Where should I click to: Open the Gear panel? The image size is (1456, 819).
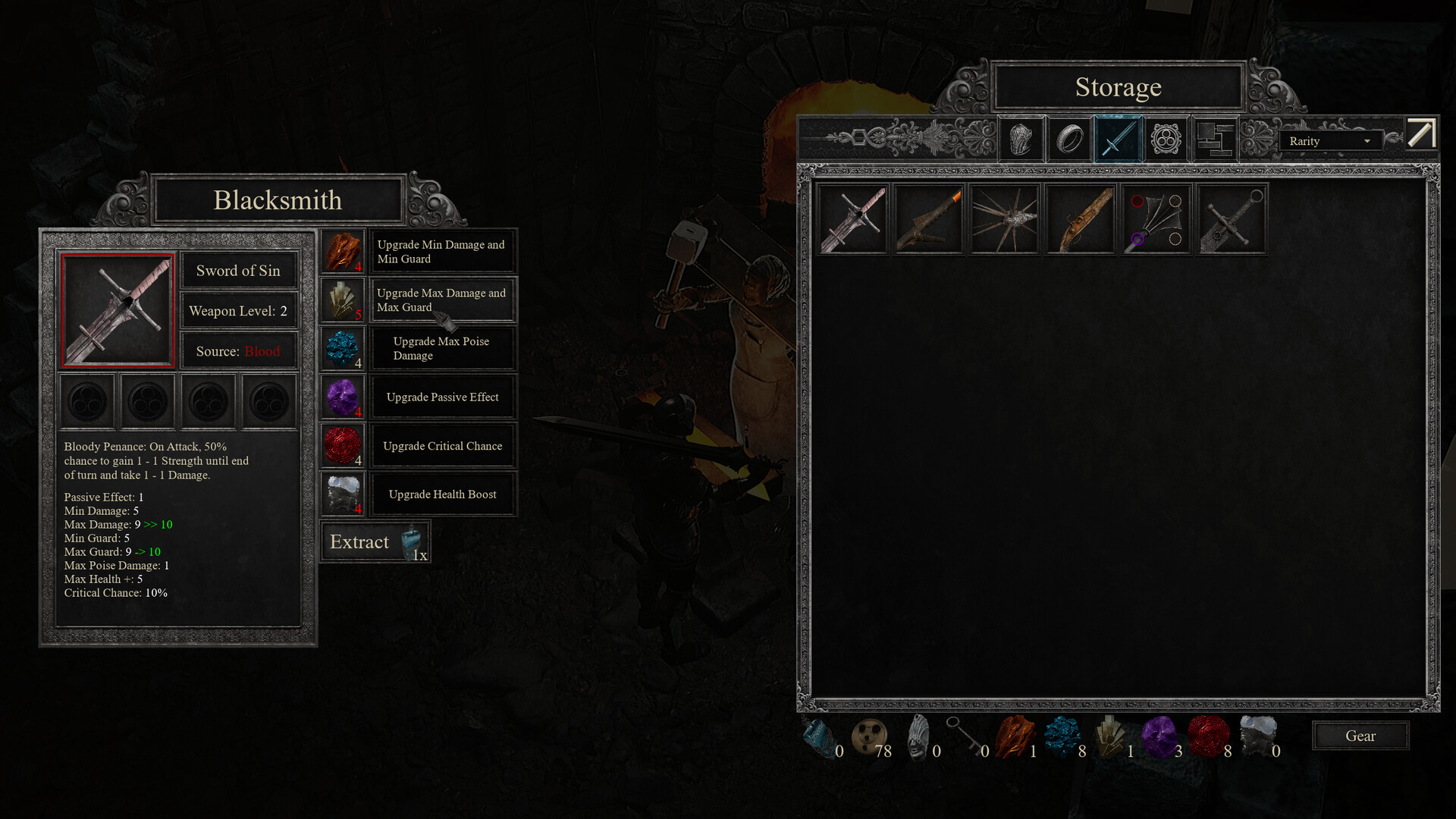pyautogui.click(x=1360, y=736)
